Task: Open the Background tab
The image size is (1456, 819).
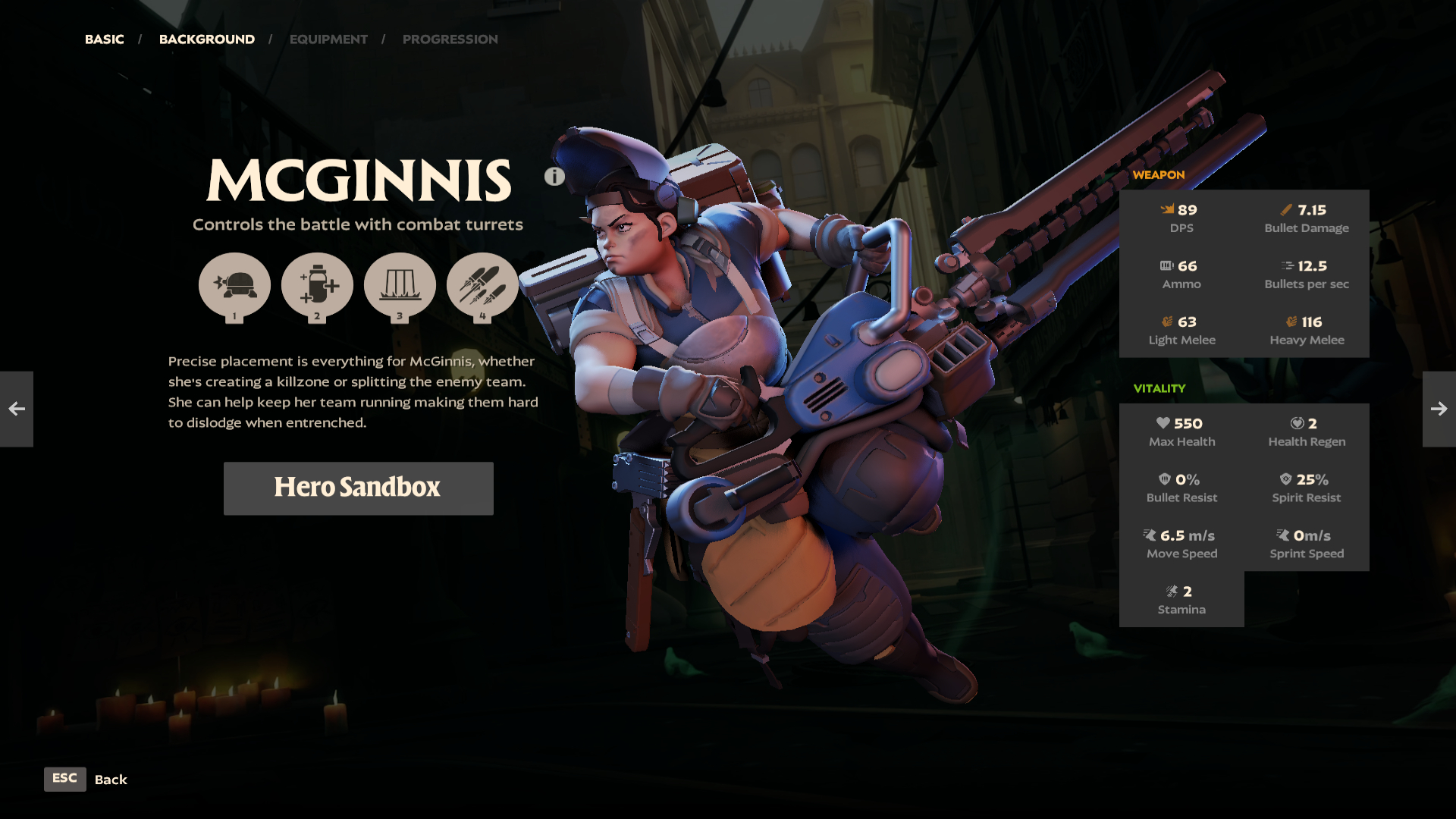Action: (x=206, y=39)
